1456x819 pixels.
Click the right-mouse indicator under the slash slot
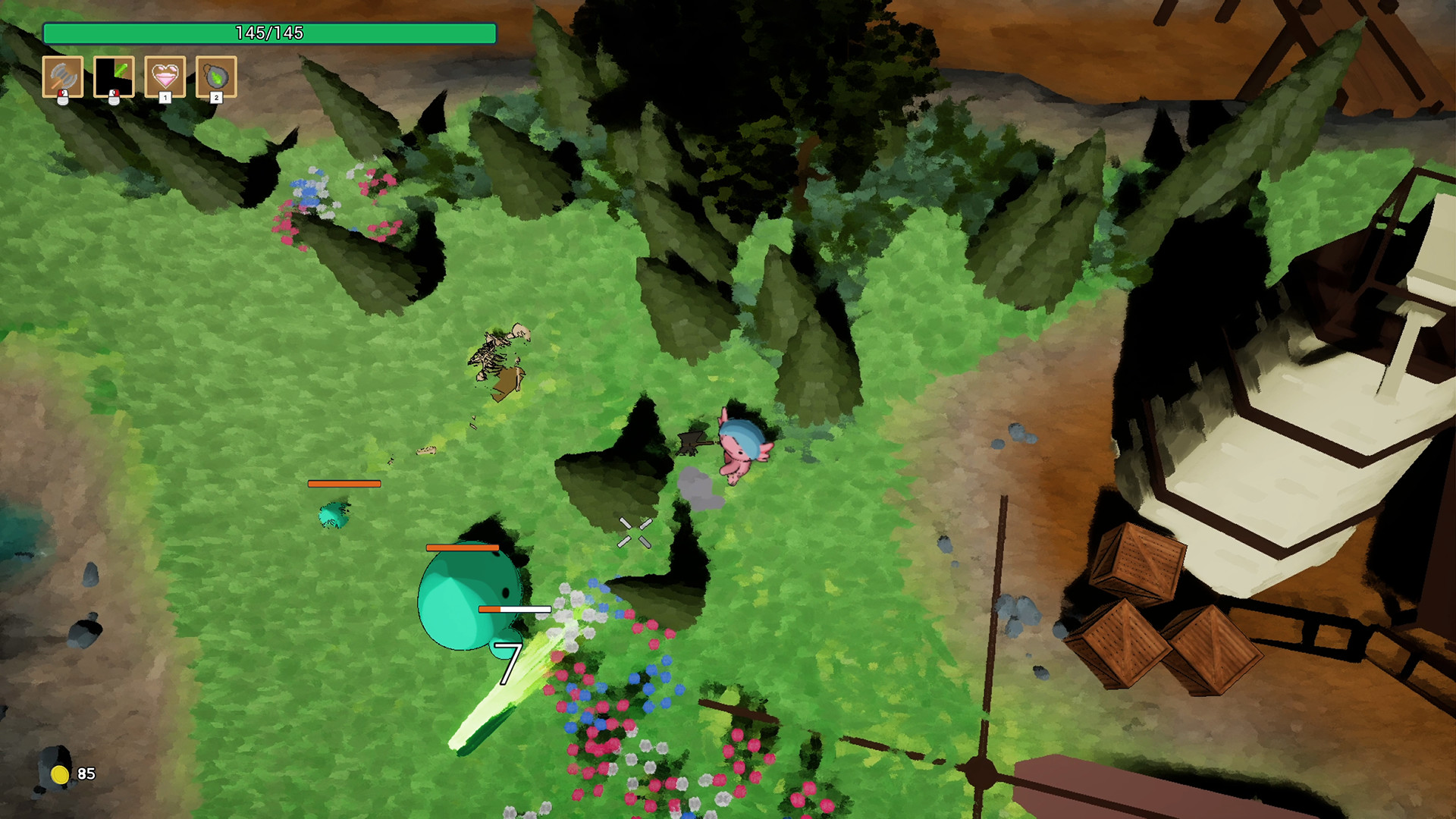coord(115,96)
